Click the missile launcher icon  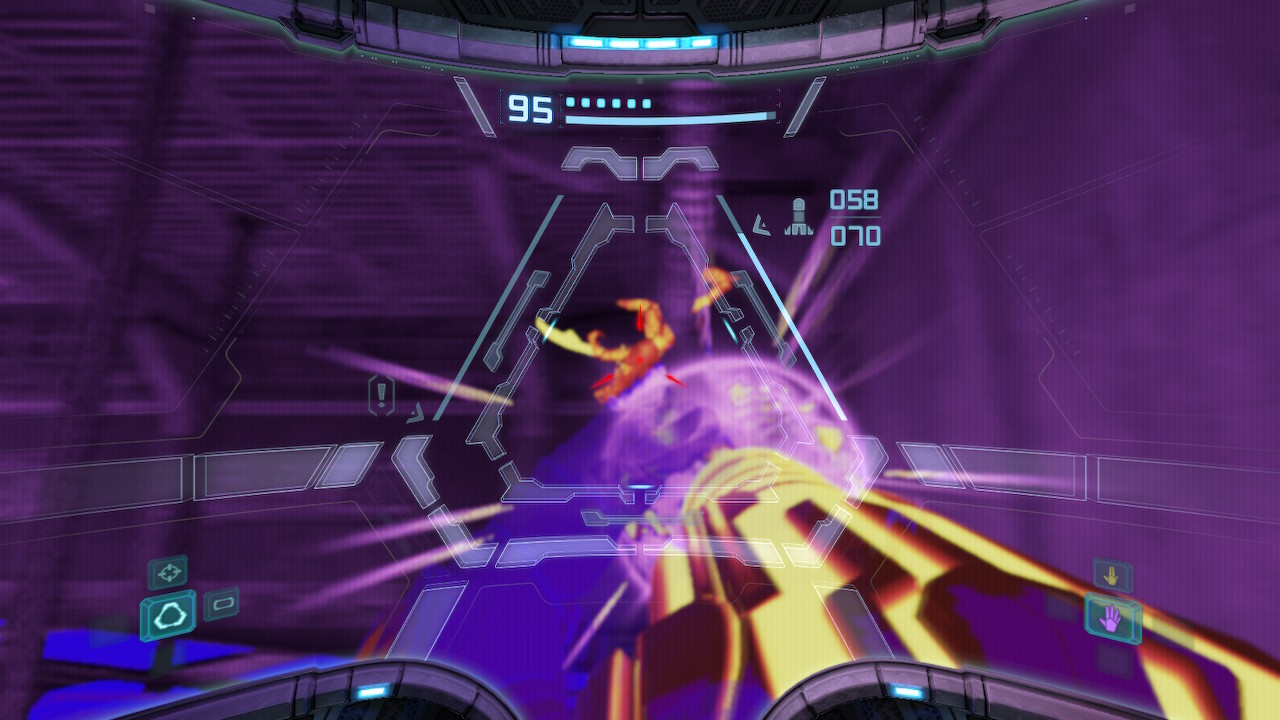tap(798, 217)
